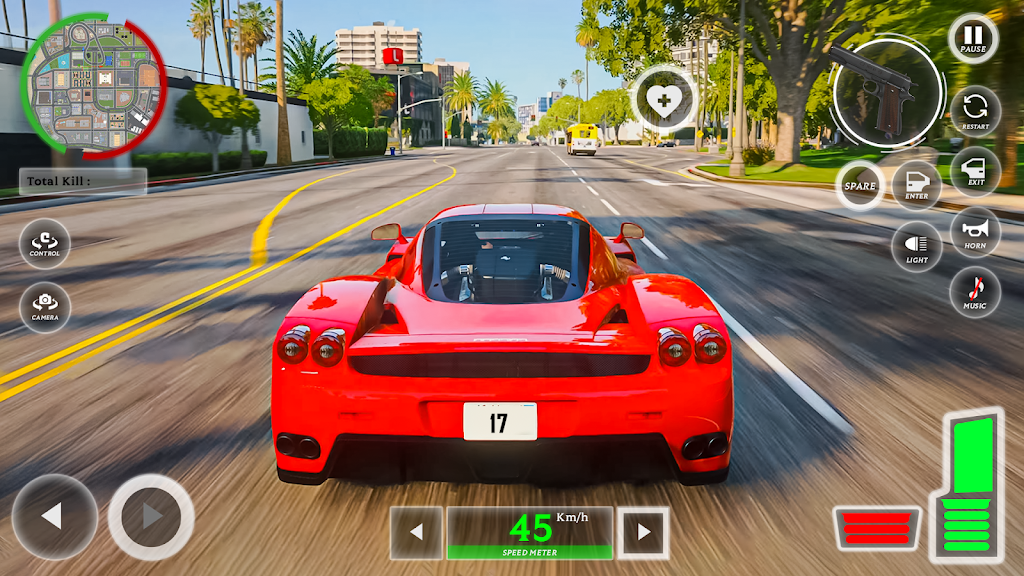Toggle the Music button

(x=975, y=292)
